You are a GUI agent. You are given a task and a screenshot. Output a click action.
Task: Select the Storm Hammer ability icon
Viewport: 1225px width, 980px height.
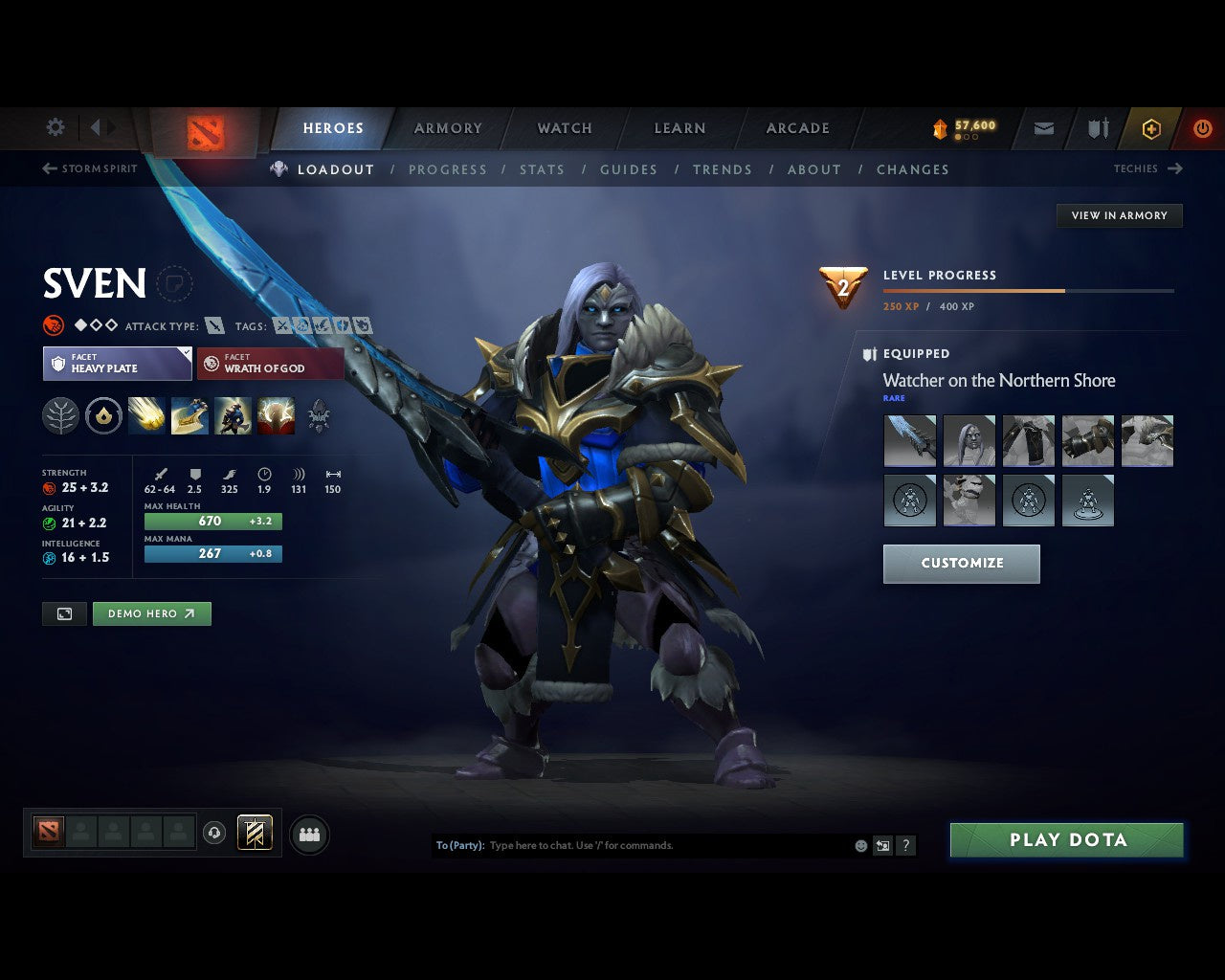click(x=146, y=414)
